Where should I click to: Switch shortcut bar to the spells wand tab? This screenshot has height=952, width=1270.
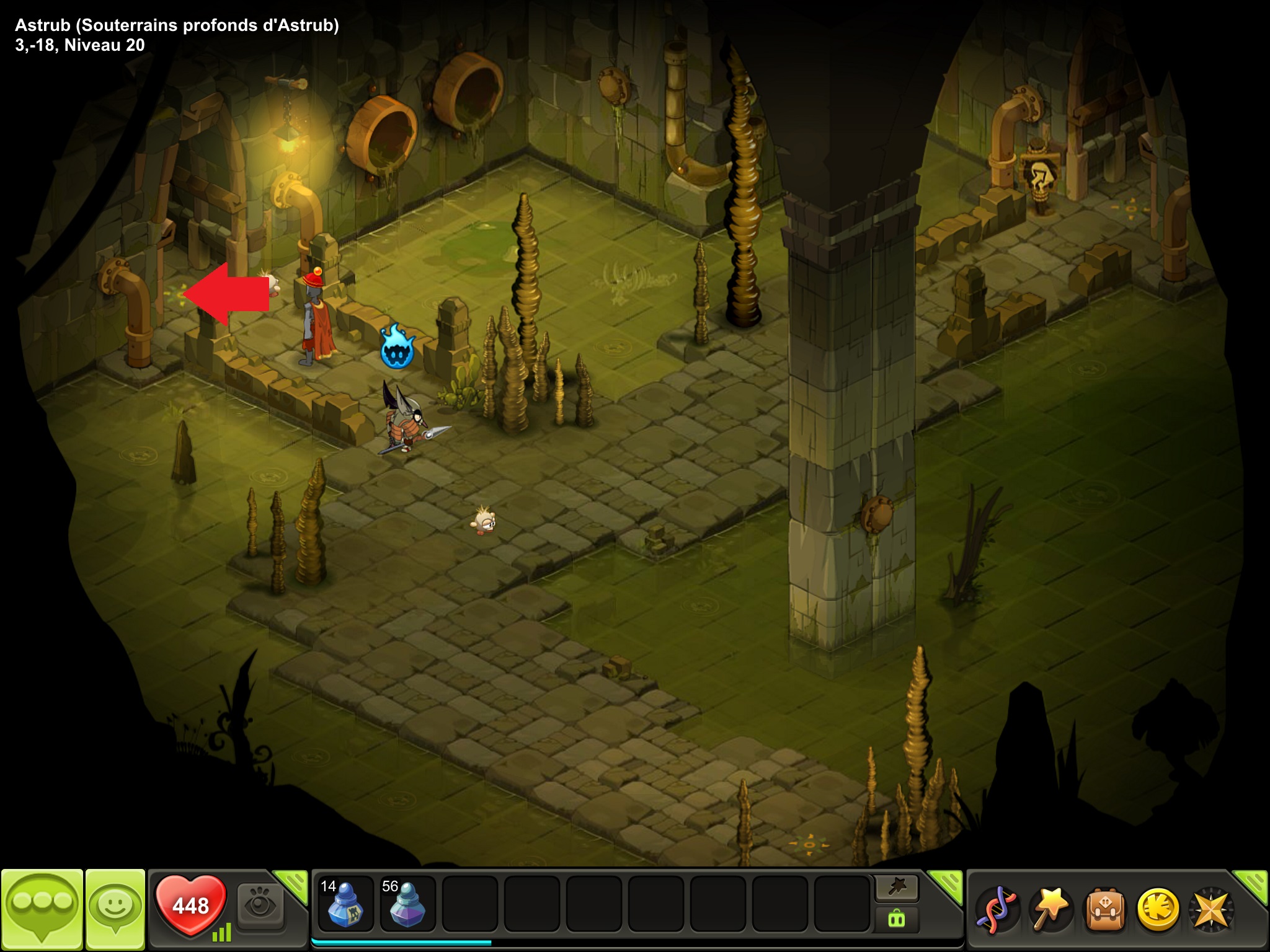[x=897, y=888]
